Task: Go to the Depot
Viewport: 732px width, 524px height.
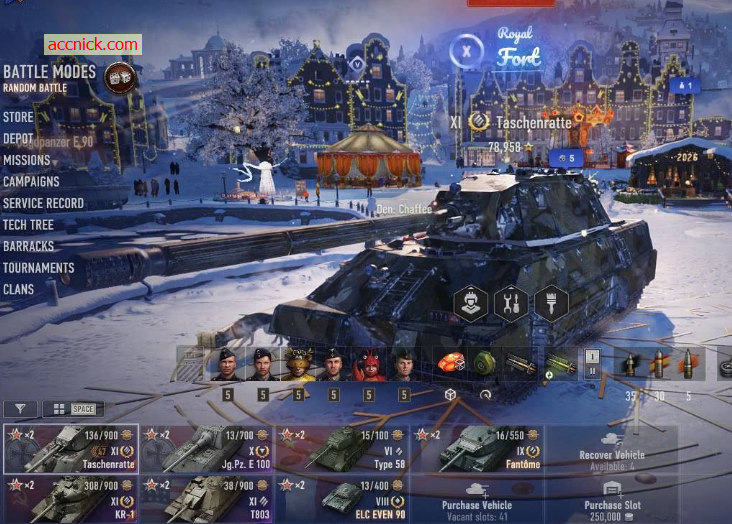Action: (19, 139)
